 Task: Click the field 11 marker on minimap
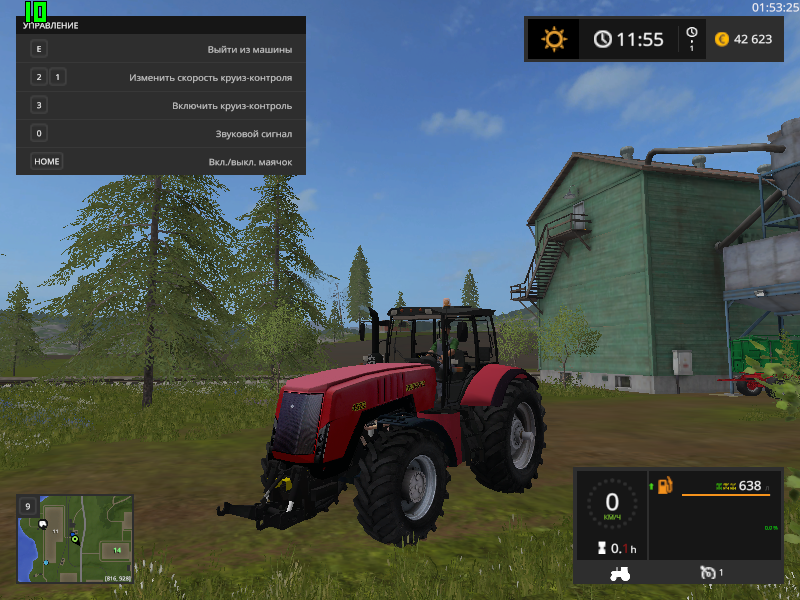tap(56, 531)
